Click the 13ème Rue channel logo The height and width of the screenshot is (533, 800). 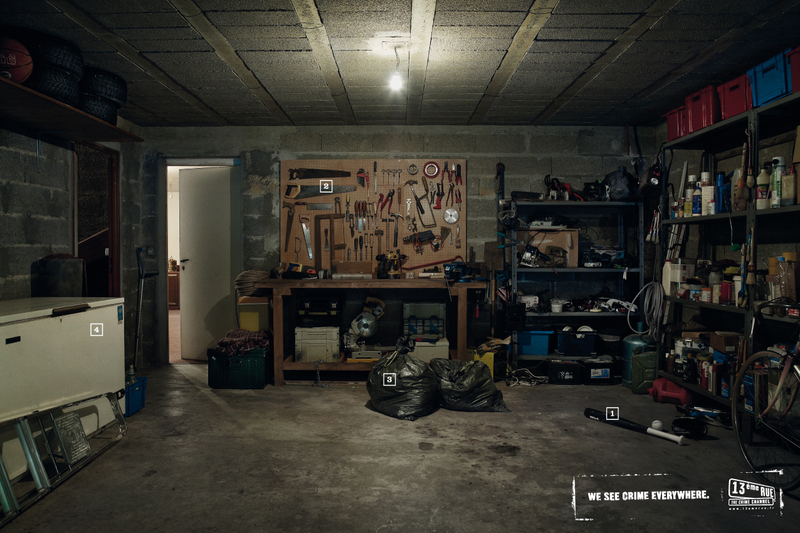754,494
